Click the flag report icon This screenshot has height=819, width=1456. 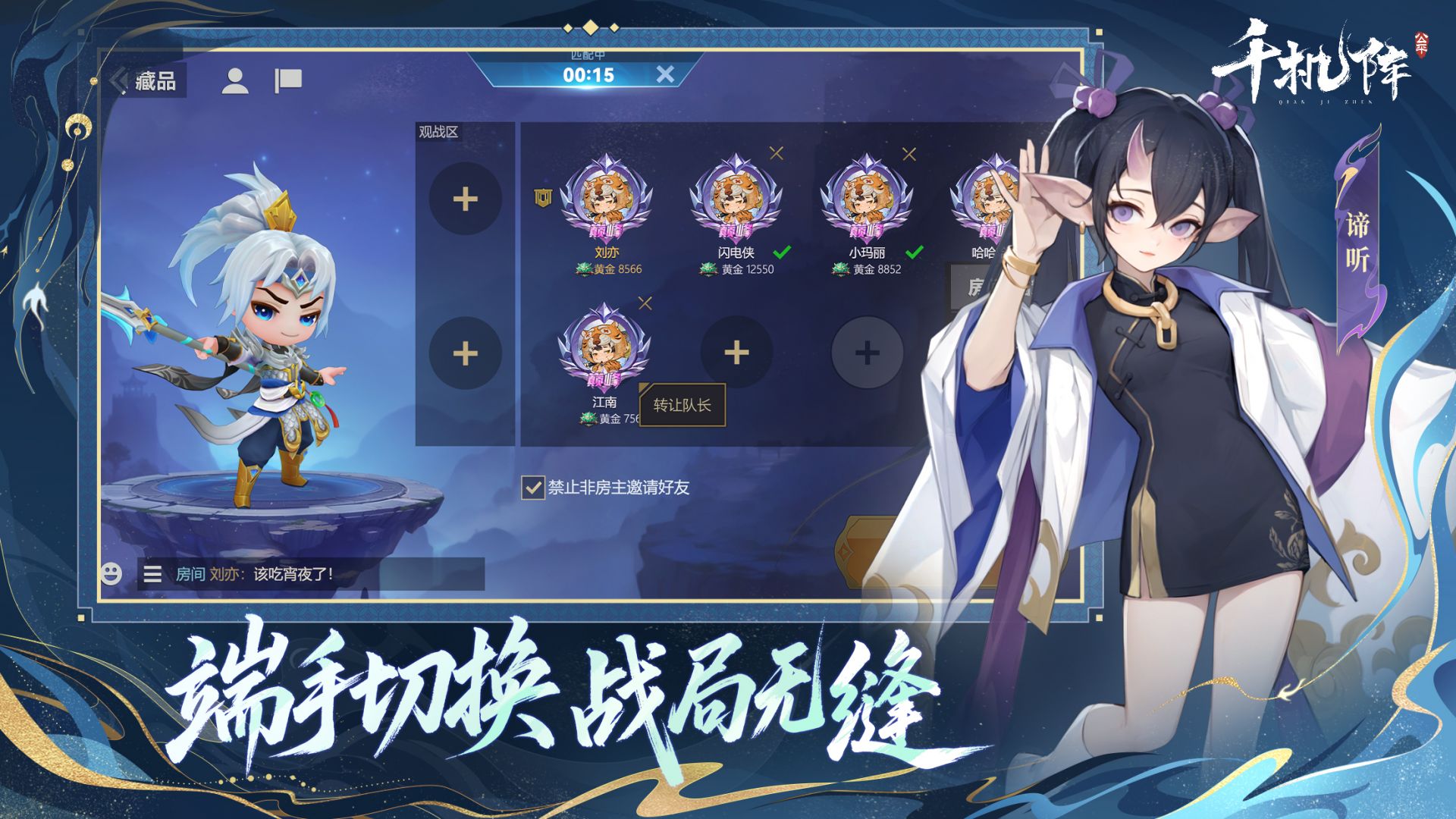pos(286,78)
